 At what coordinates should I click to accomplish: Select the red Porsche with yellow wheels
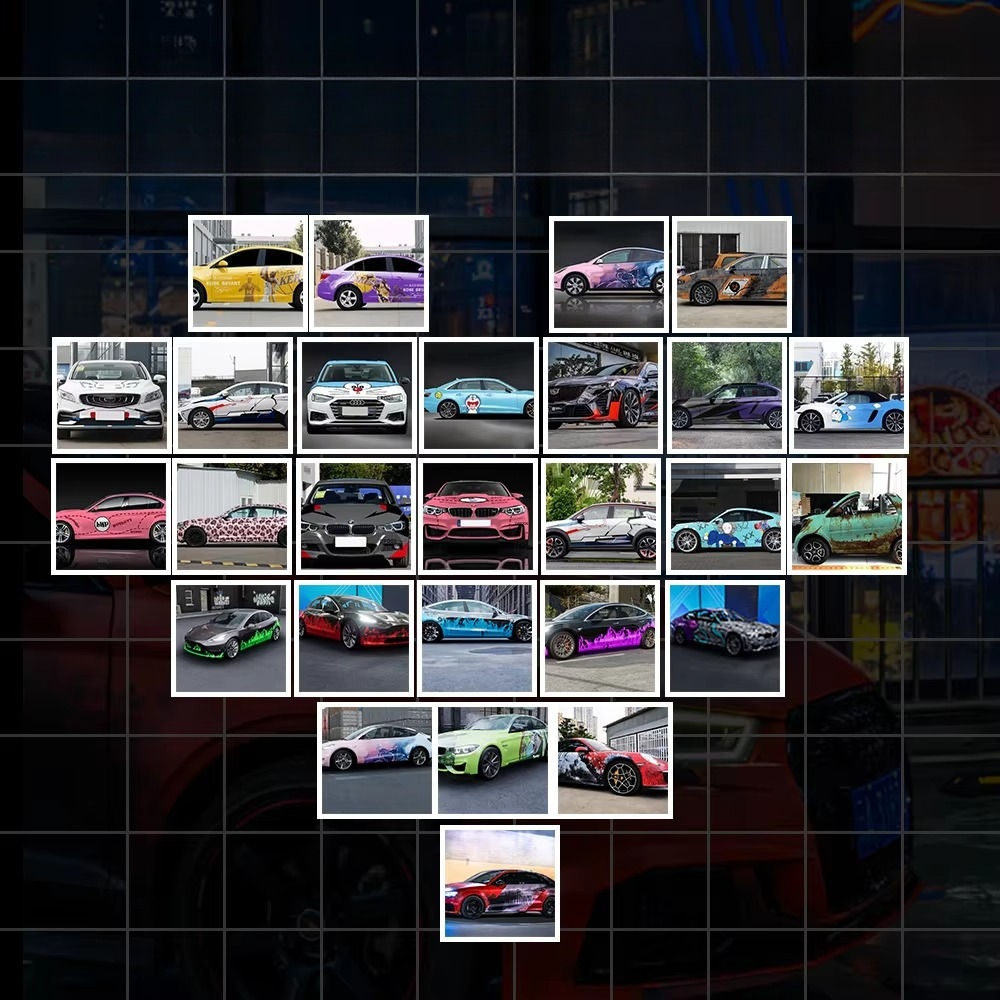coord(613,760)
